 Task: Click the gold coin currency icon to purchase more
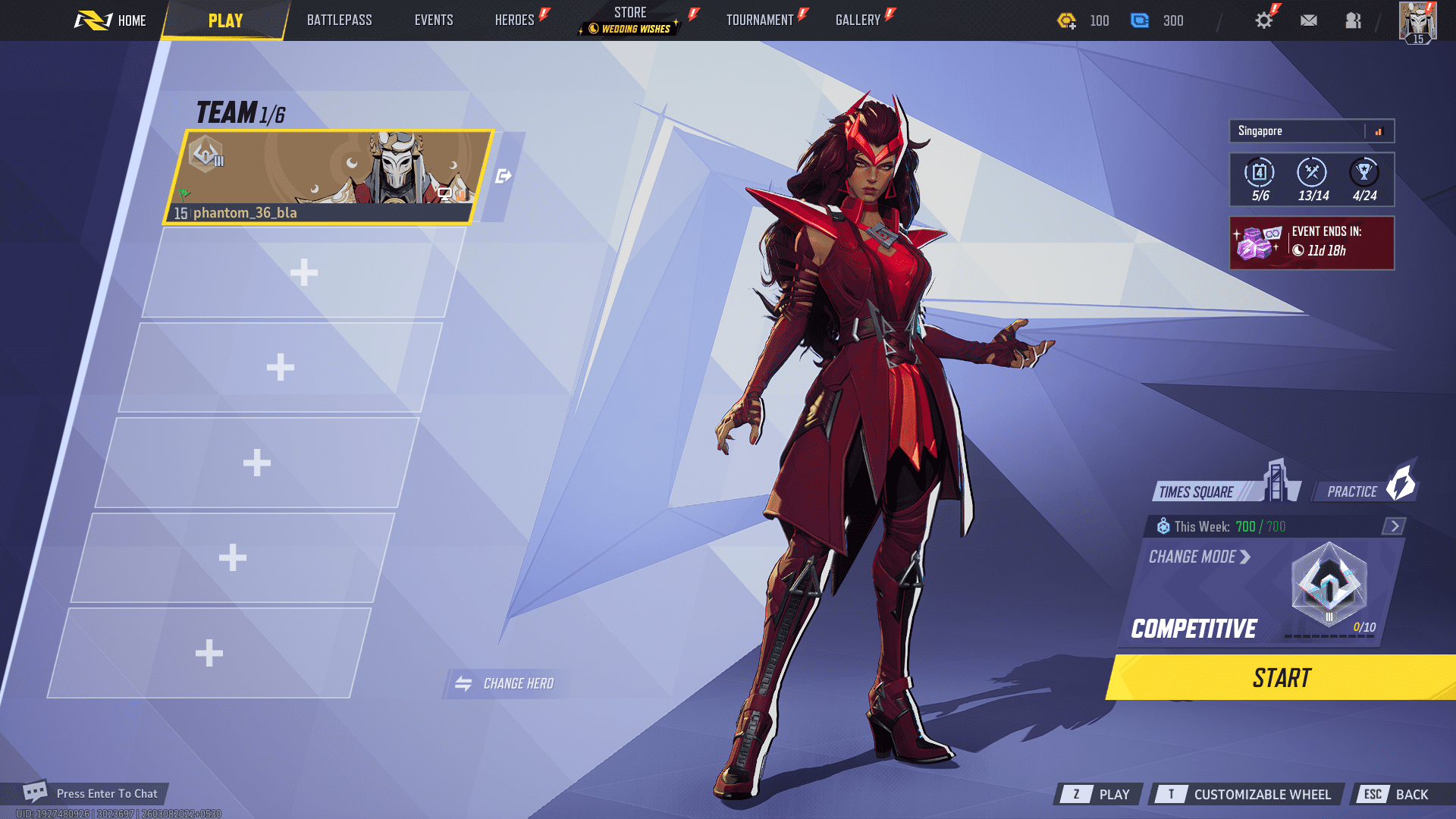(1066, 20)
